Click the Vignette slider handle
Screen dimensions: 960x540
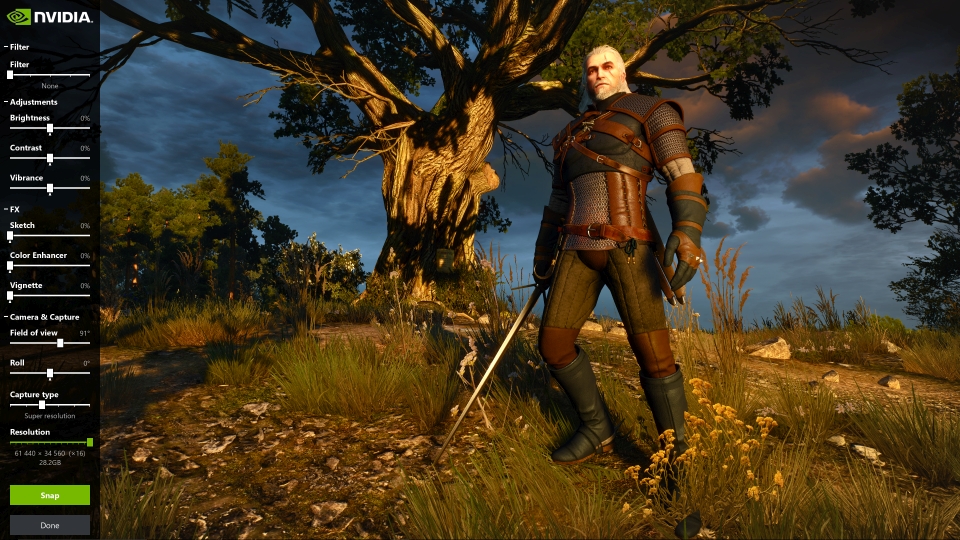pos(10,295)
